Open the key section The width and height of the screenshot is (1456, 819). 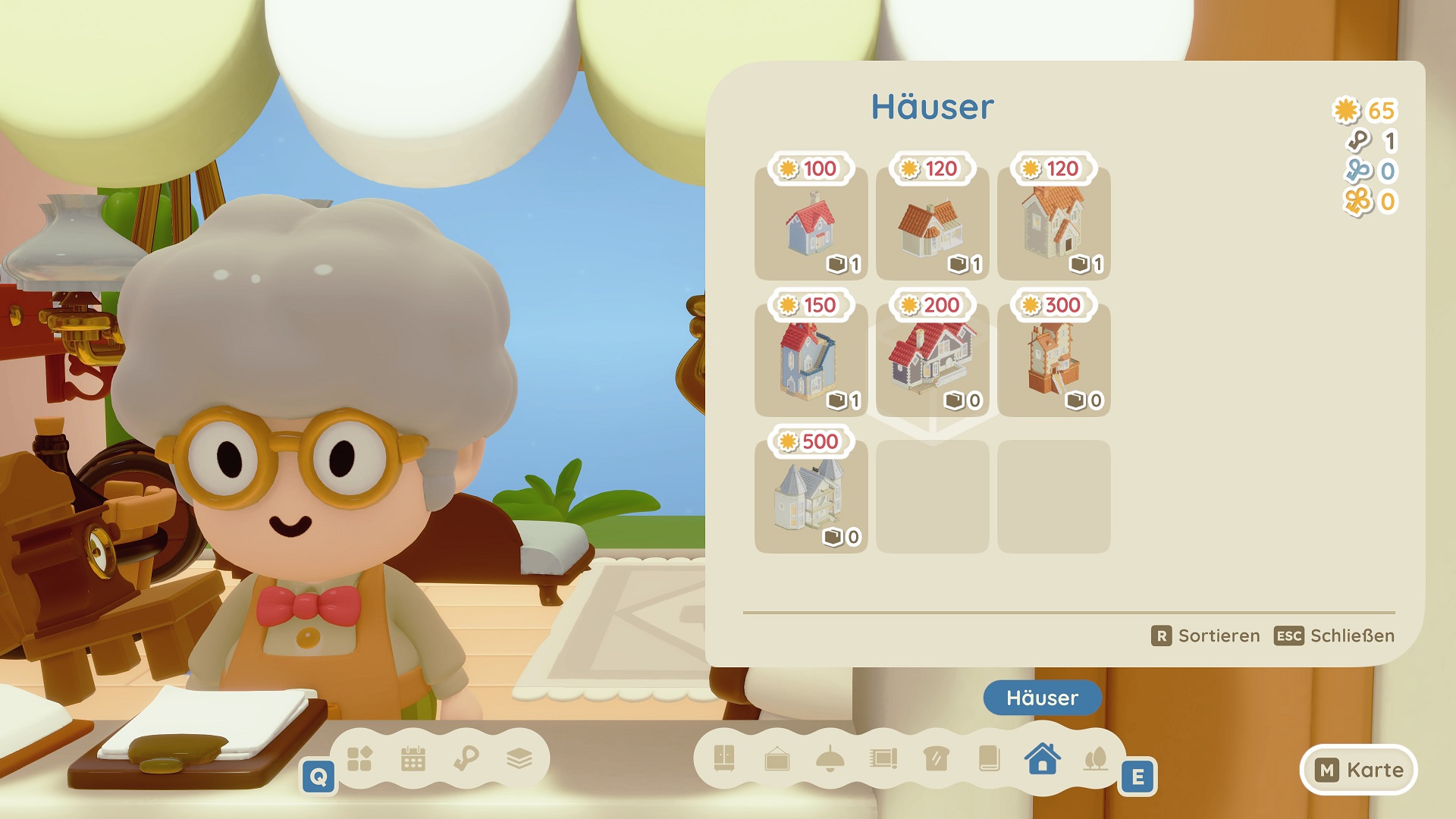(x=466, y=758)
